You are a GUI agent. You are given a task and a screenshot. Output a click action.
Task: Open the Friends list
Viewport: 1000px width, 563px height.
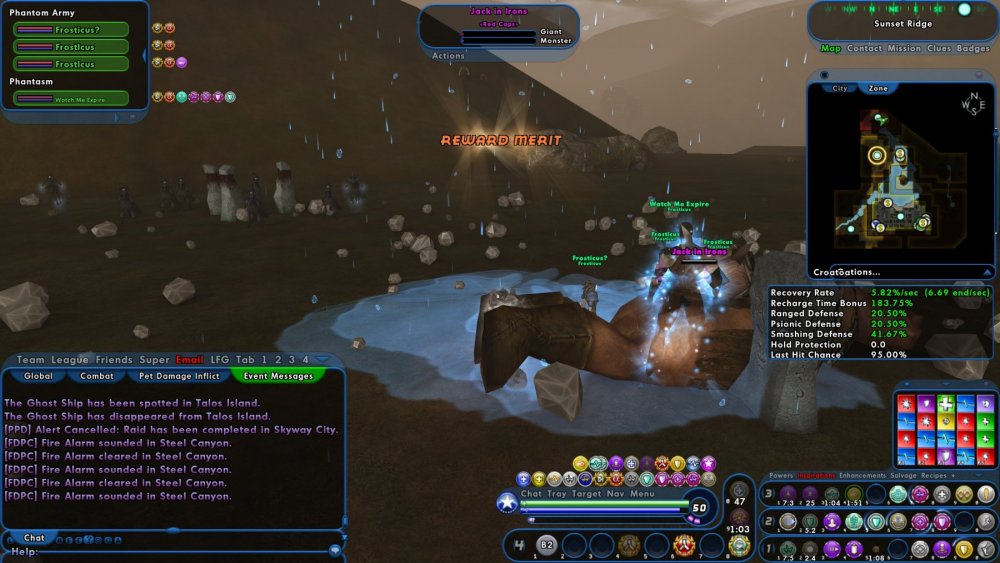pyautogui.click(x=114, y=360)
